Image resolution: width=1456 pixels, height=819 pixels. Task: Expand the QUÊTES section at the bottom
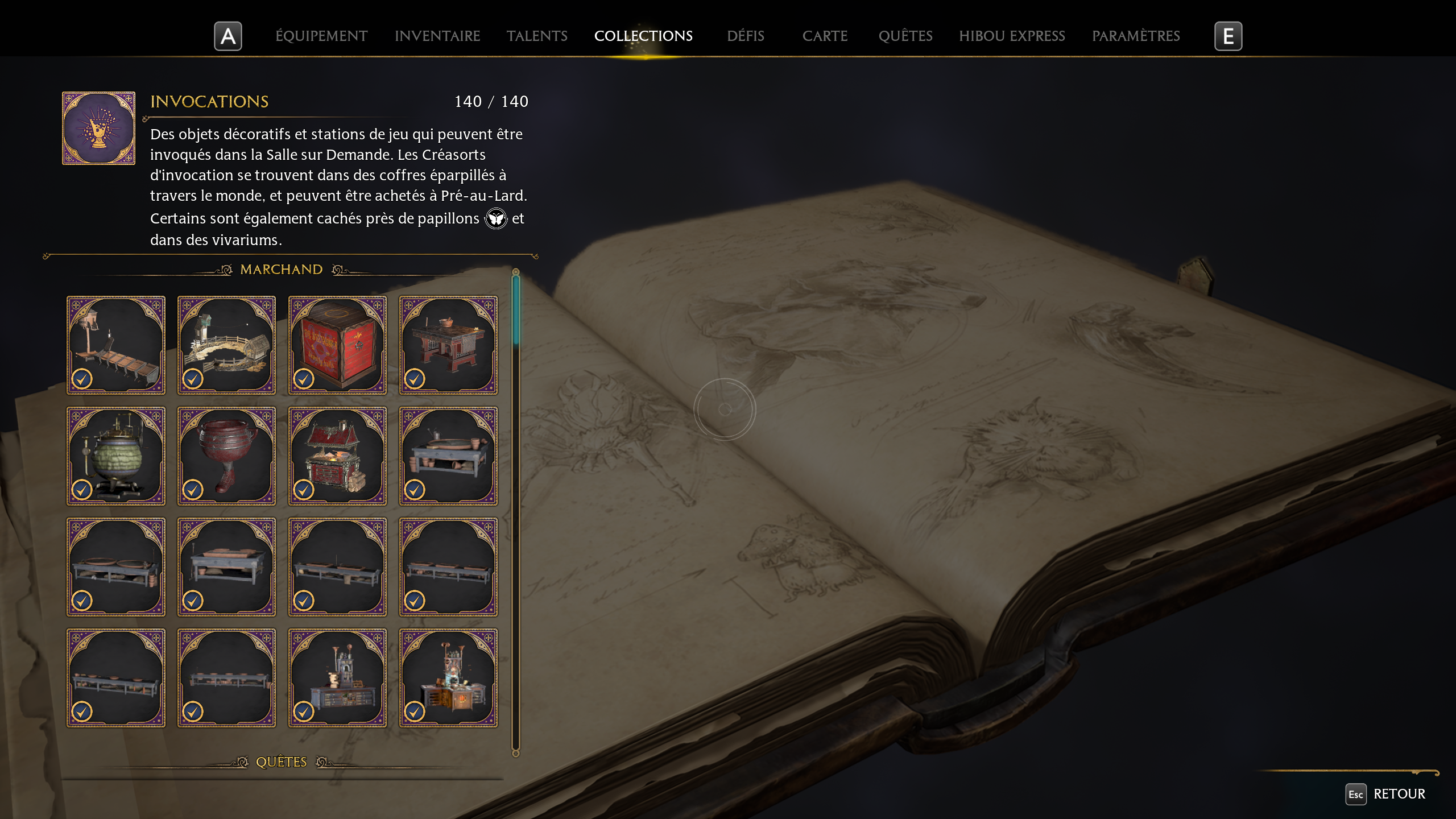[281, 762]
